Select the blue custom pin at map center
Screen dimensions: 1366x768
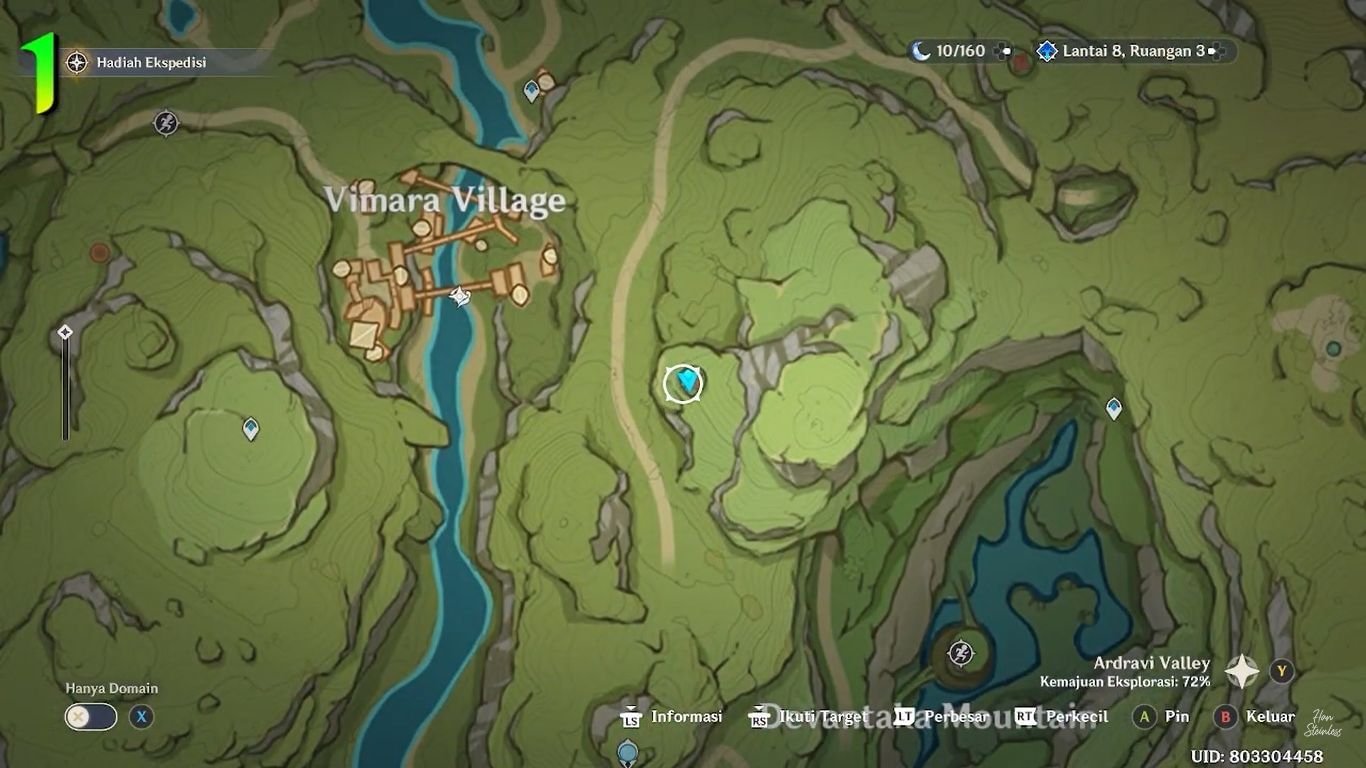click(x=684, y=381)
